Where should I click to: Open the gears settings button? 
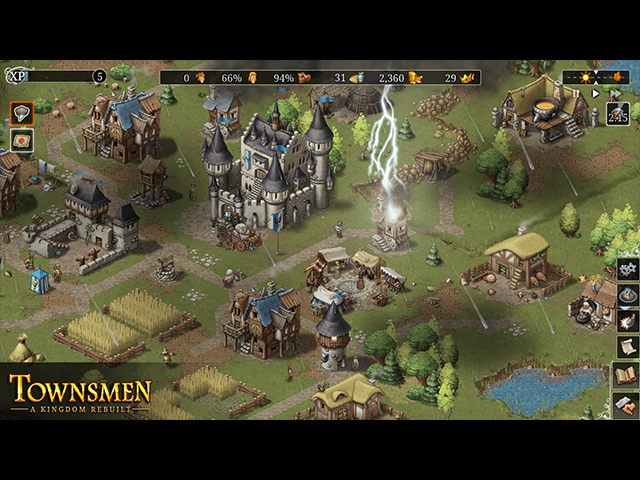[x=628, y=268]
